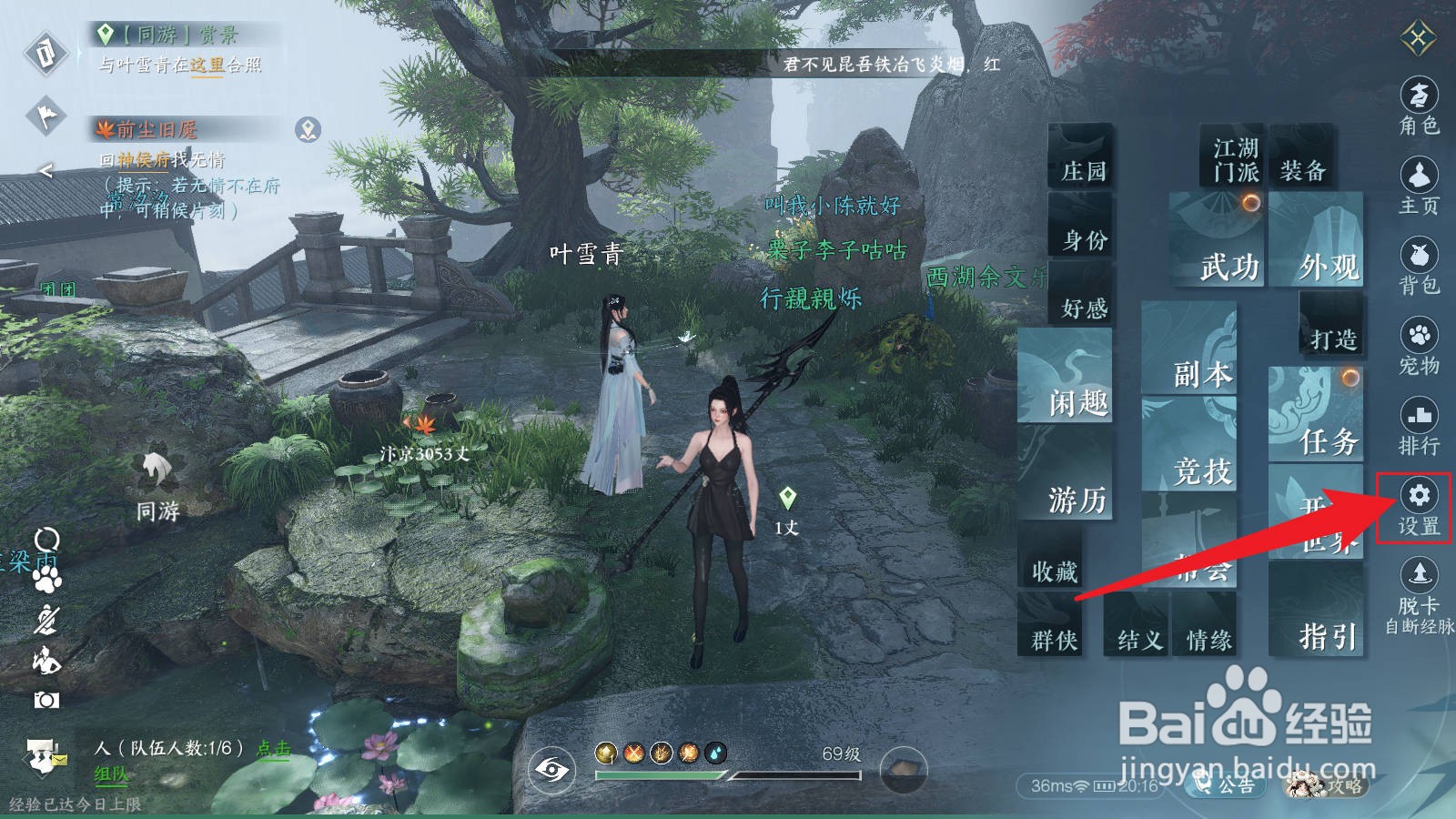The width and height of the screenshot is (1456, 819).
Task: Tap the 同游 companion travel button
Action: [x=157, y=488]
